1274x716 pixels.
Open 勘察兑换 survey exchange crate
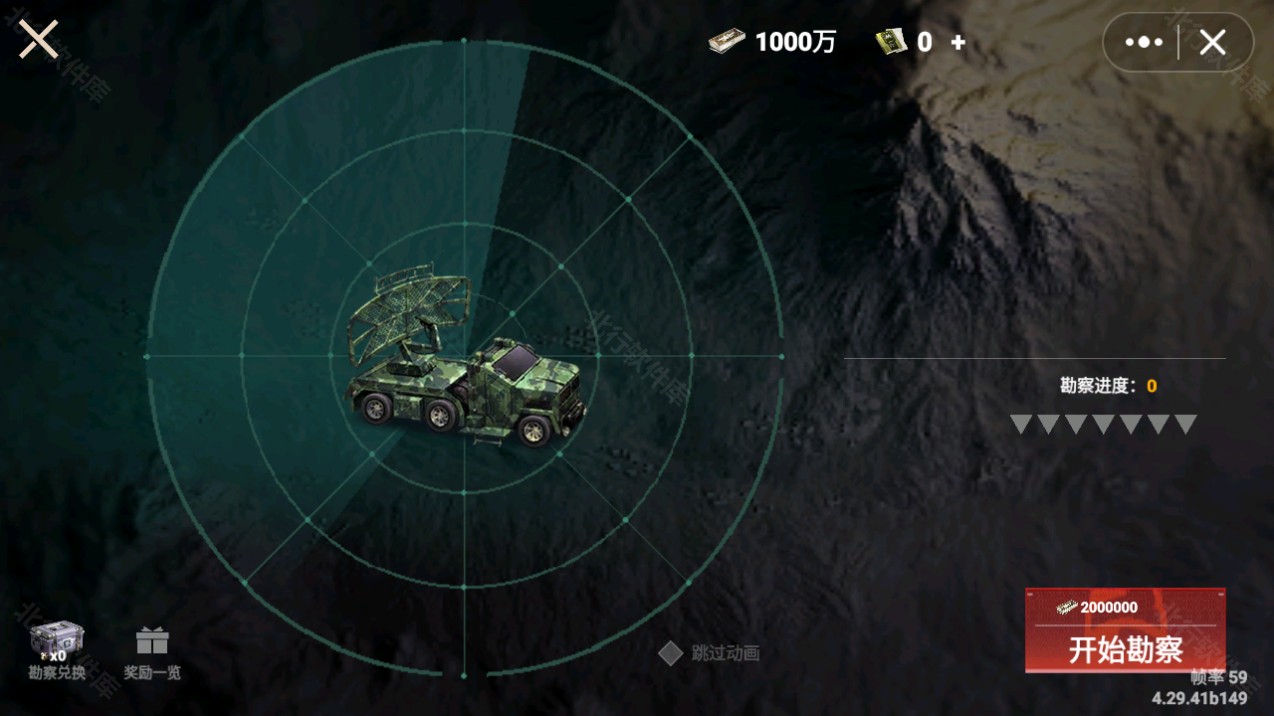pyautogui.click(x=56, y=649)
